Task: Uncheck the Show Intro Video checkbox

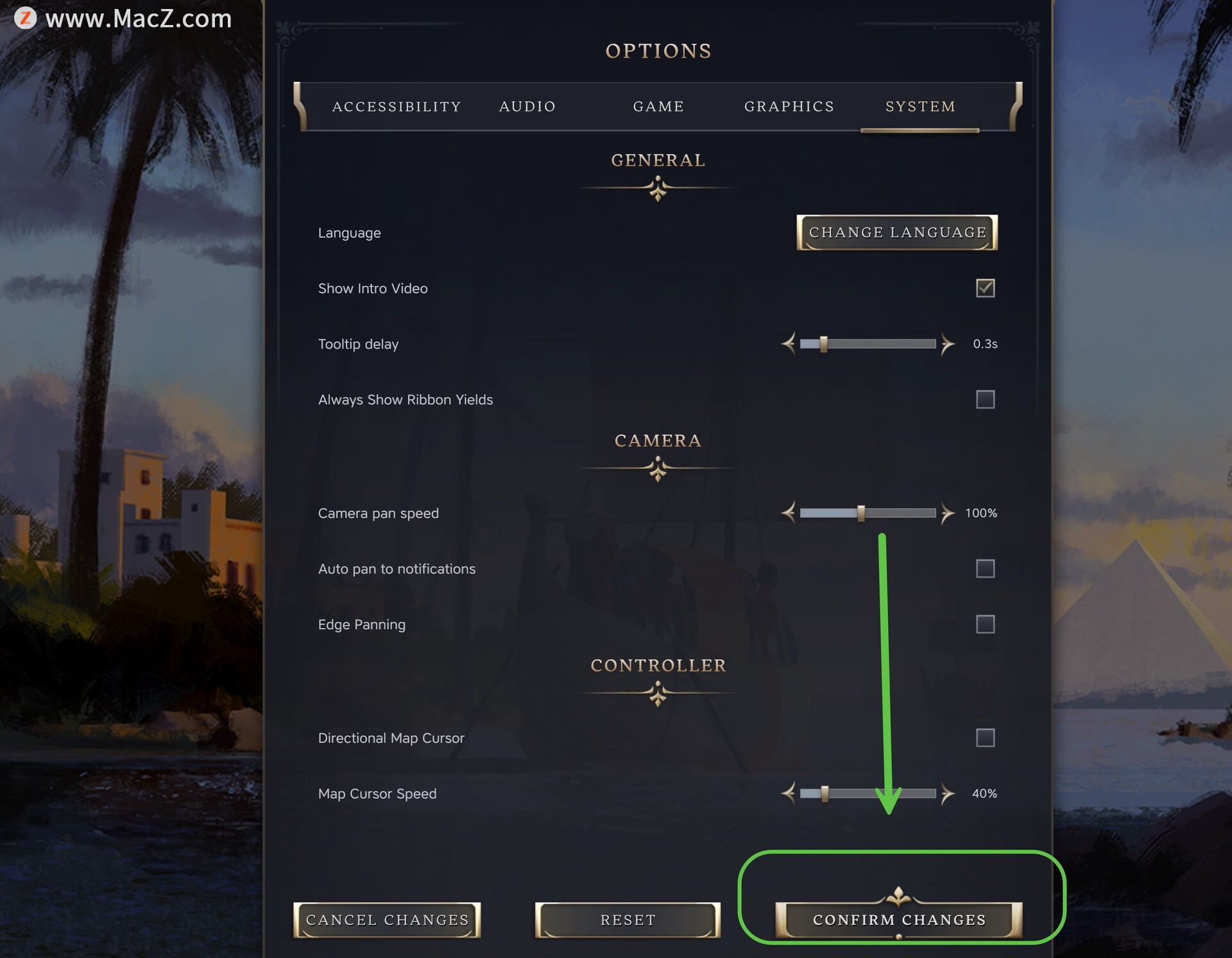Action: [x=985, y=288]
